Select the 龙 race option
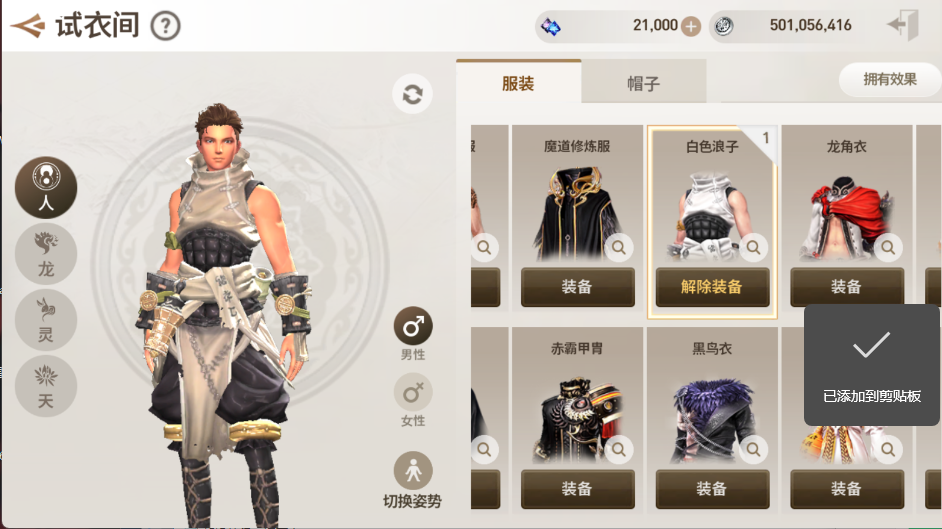 click(46, 254)
